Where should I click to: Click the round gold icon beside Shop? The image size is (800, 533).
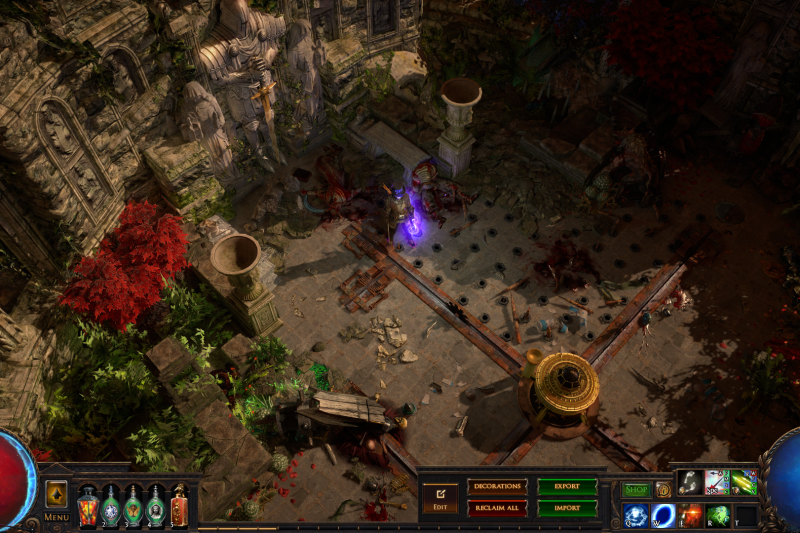[663, 490]
